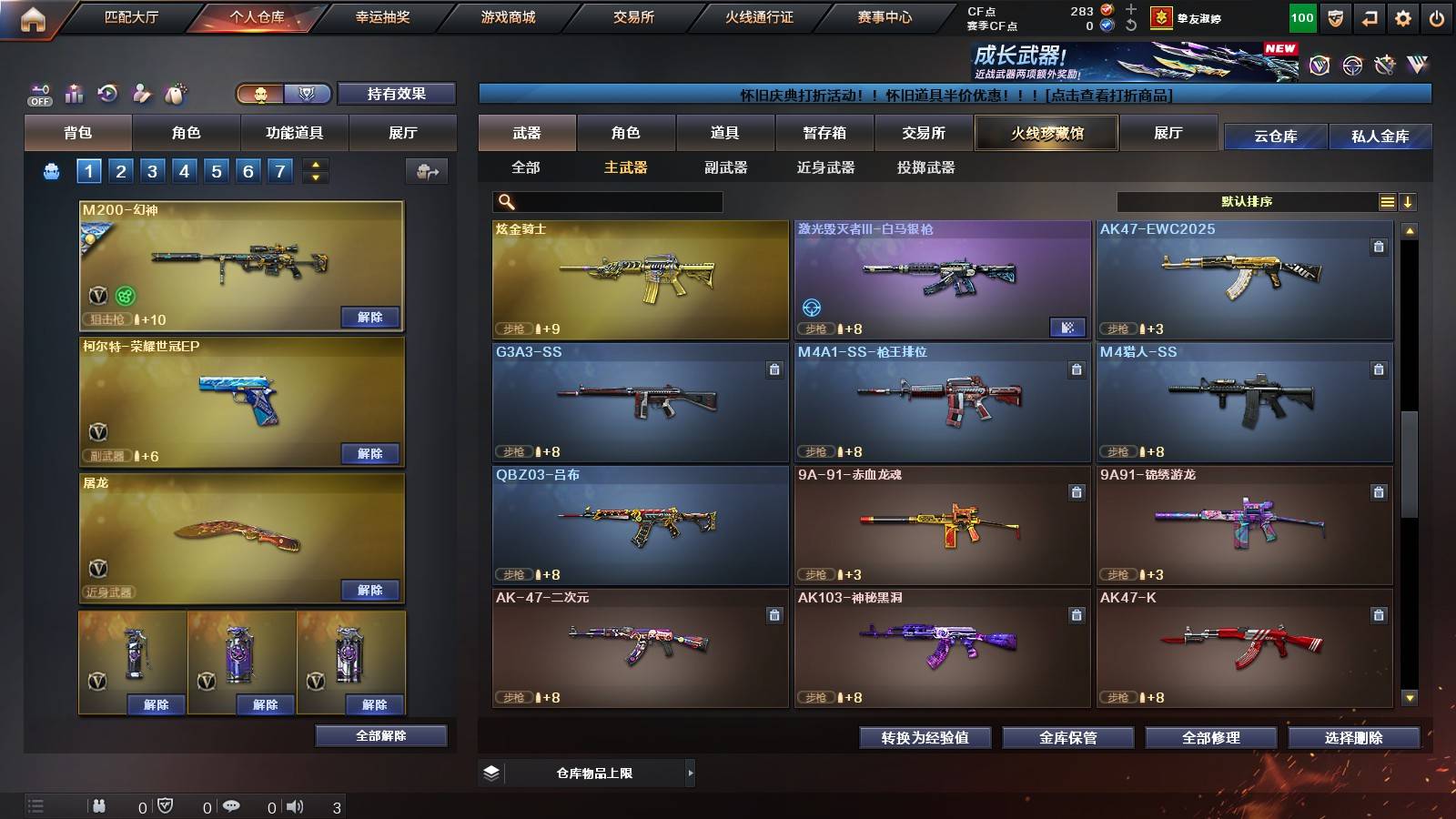Switch the character/rank toggle to the shield side

point(307,94)
